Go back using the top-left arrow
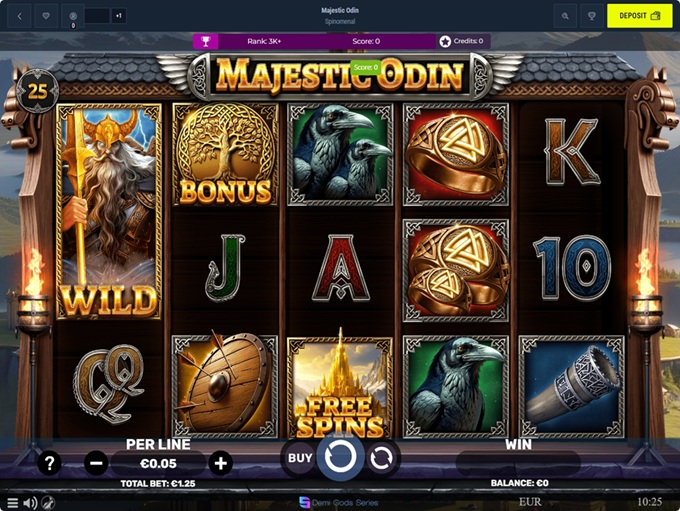Viewport: 680px width, 511px height. (x=20, y=16)
